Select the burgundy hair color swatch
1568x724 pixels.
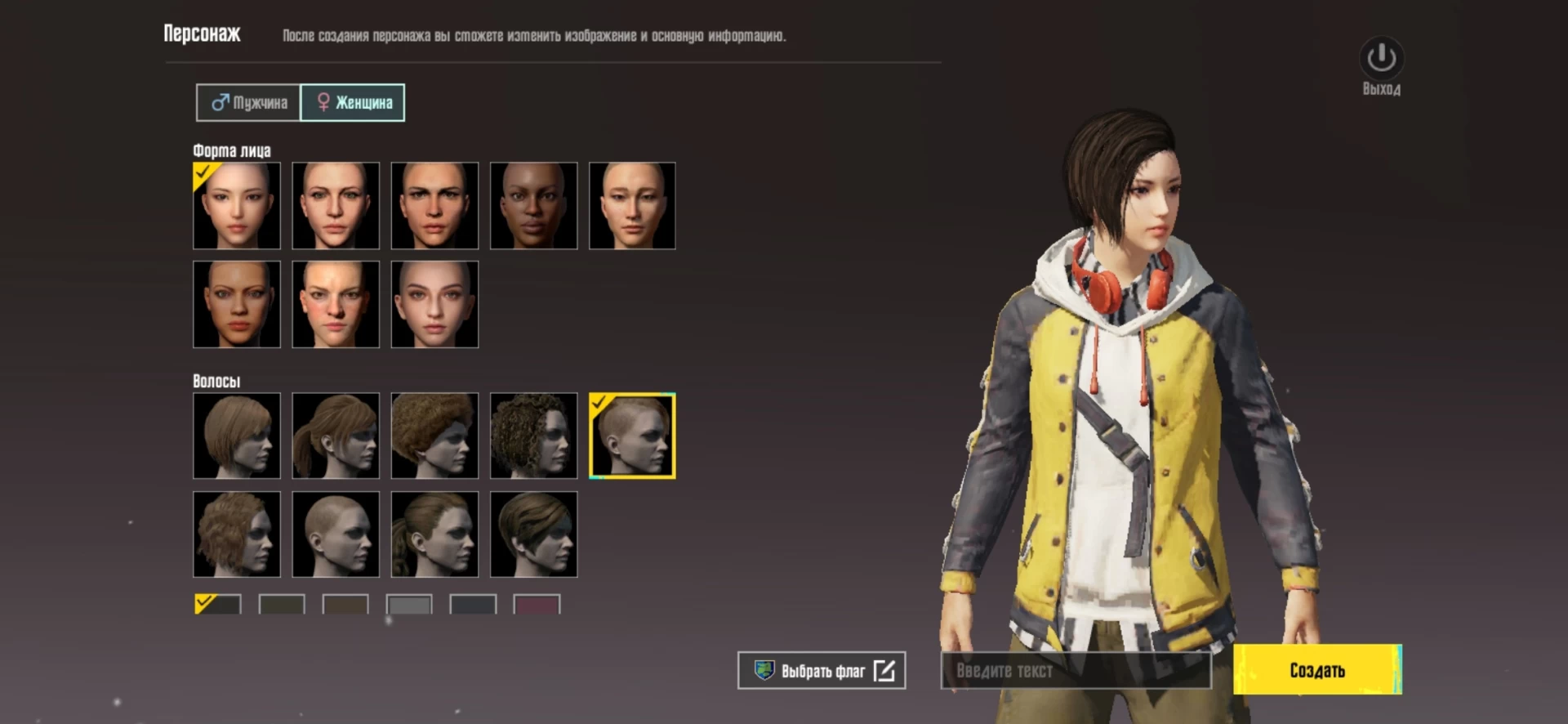(537, 605)
